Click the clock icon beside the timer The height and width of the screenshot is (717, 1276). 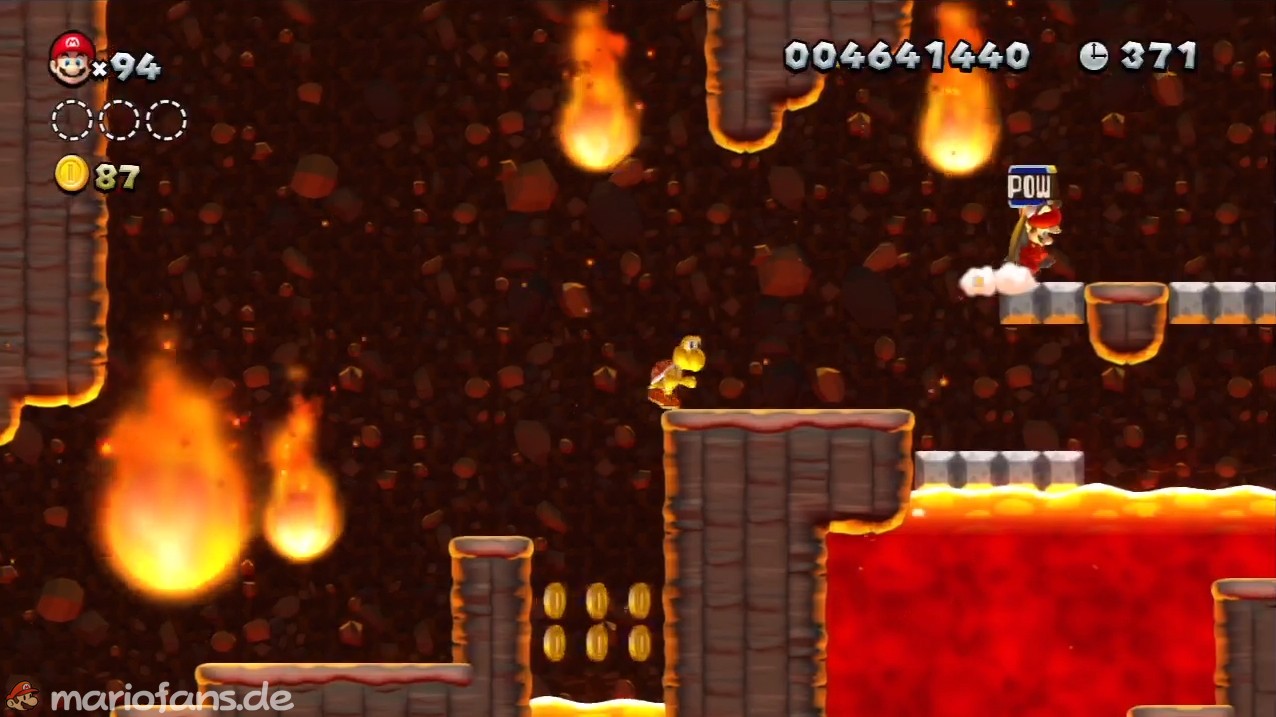tap(1093, 56)
